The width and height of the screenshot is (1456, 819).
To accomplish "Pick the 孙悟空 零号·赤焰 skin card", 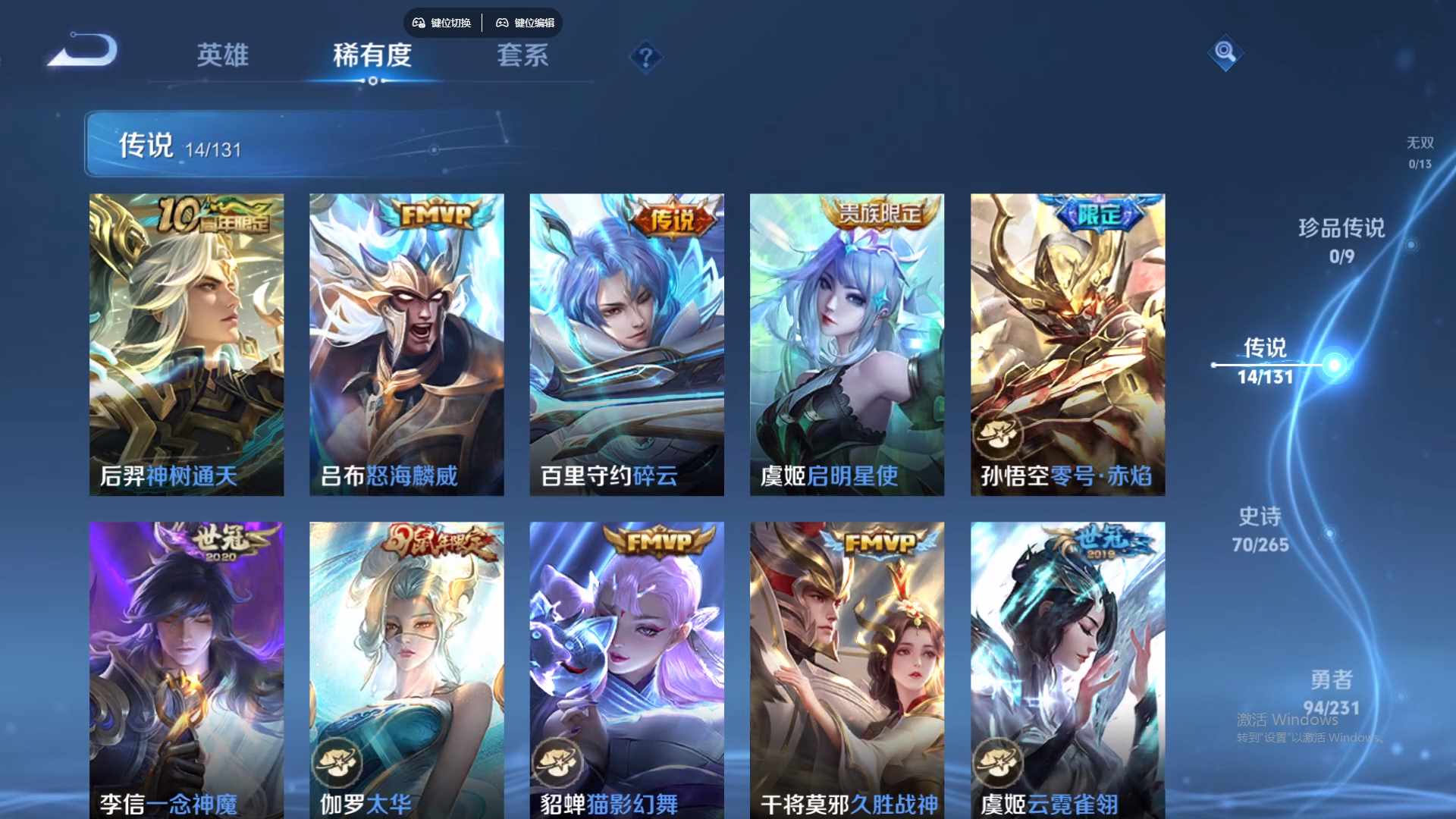I will (x=1067, y=344).
